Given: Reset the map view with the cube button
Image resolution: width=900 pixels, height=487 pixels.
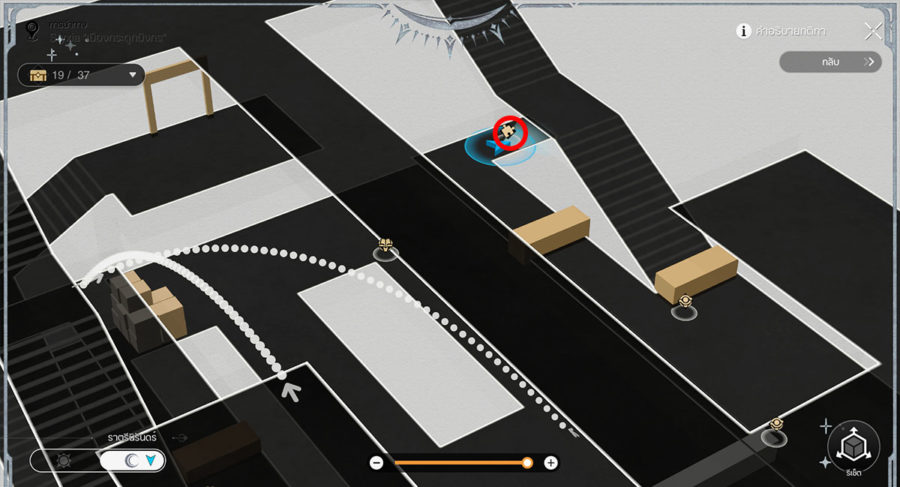Looking at the screenshot, I should (x=853, y=446).
